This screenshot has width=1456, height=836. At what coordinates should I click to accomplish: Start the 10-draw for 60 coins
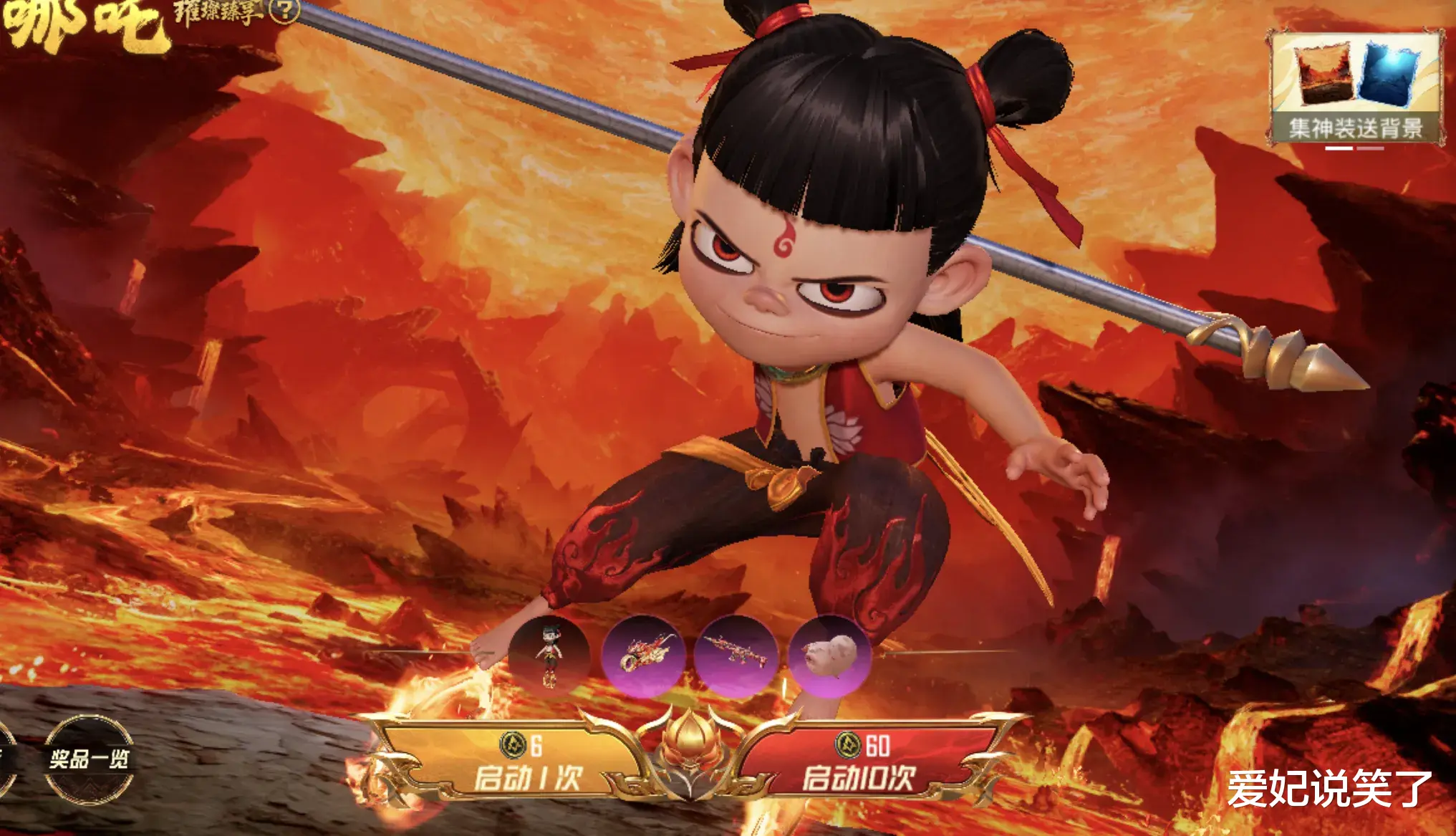pos(859,764)
